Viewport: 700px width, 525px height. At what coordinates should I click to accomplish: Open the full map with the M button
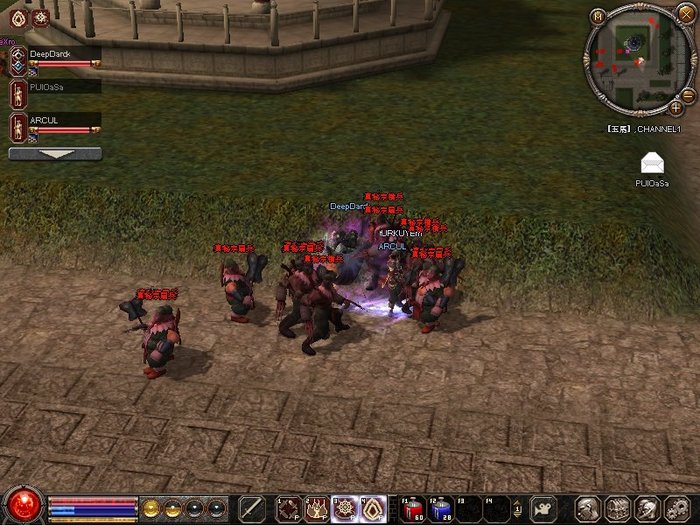coord(597,16)
